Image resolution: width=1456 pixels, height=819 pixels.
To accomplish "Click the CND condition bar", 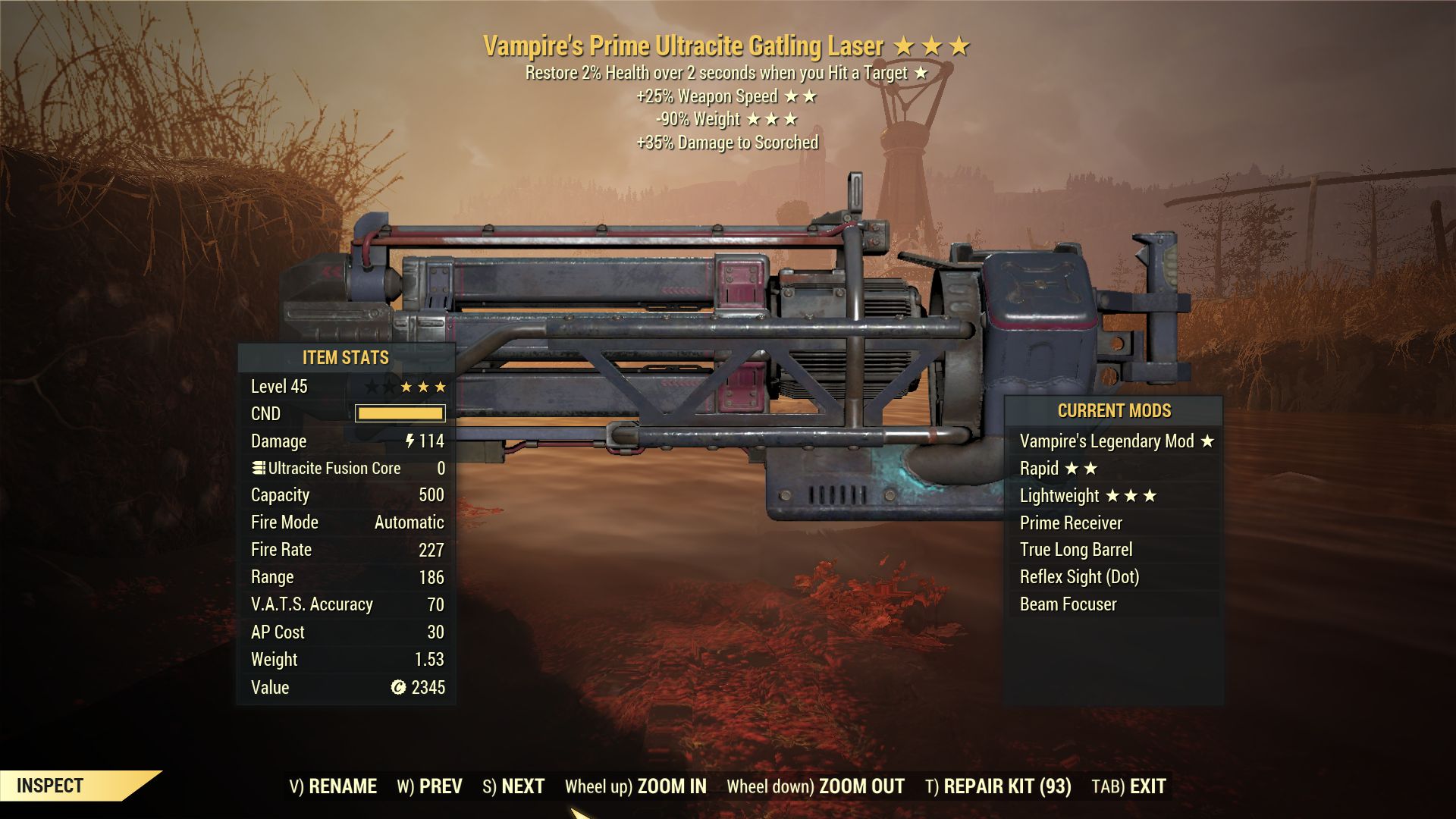I will pyautogui.click(x=400, y=413).
